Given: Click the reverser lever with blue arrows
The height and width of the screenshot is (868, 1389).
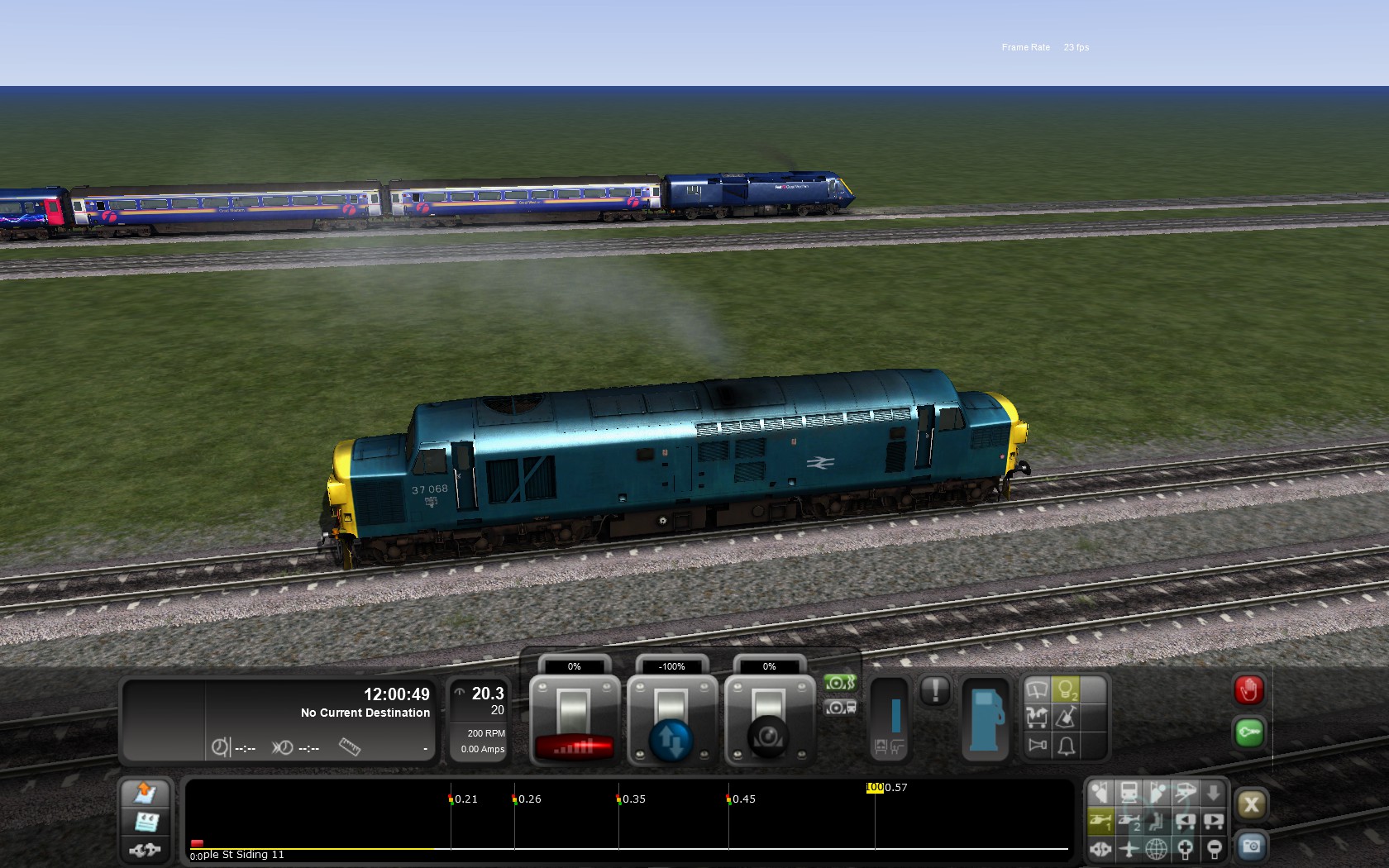Looking at the screenshot, I should click(x=671, y=721).
